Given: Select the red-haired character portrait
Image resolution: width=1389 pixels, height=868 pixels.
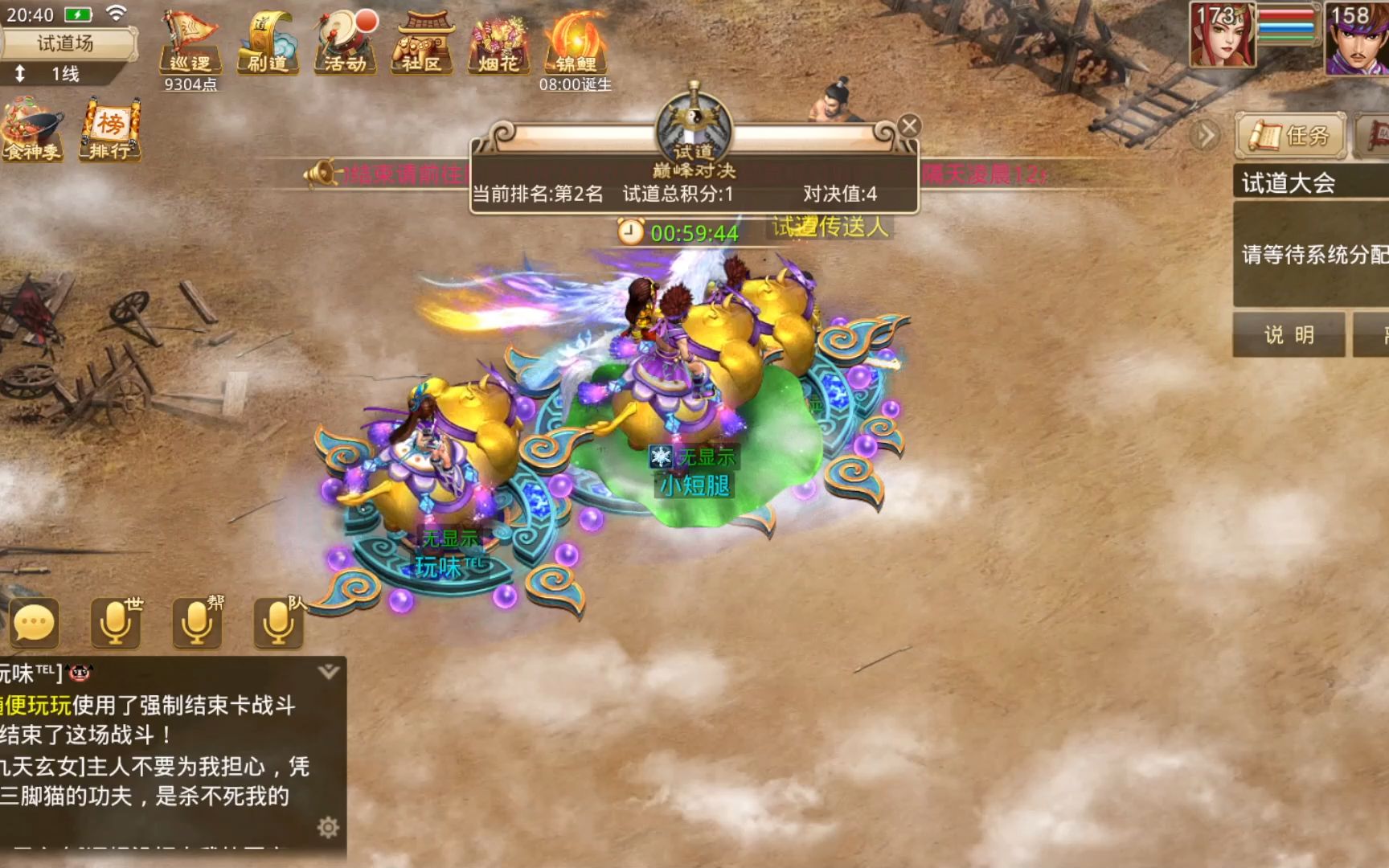Looking at the screenshot, I should pos(1222,36).
